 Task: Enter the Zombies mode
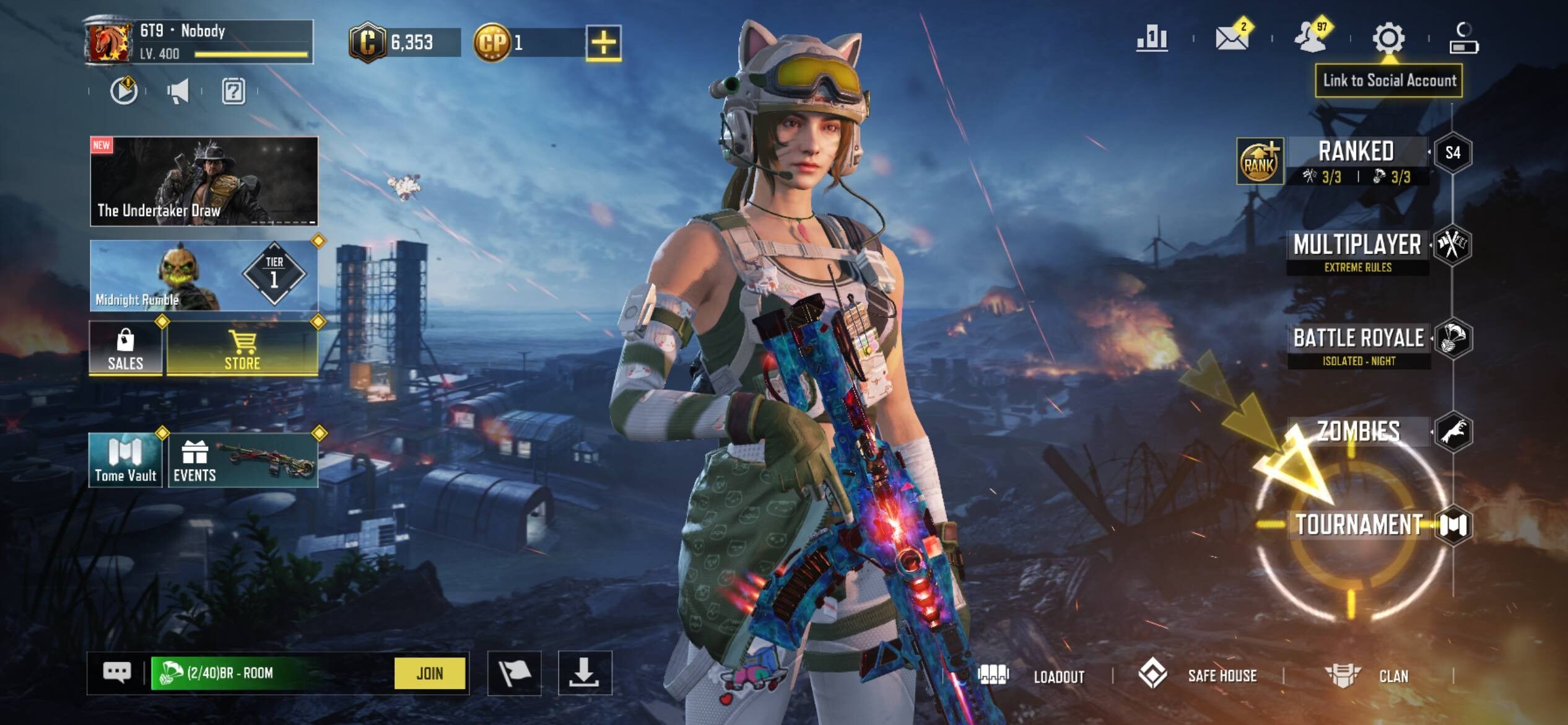tap(1358, 432)
